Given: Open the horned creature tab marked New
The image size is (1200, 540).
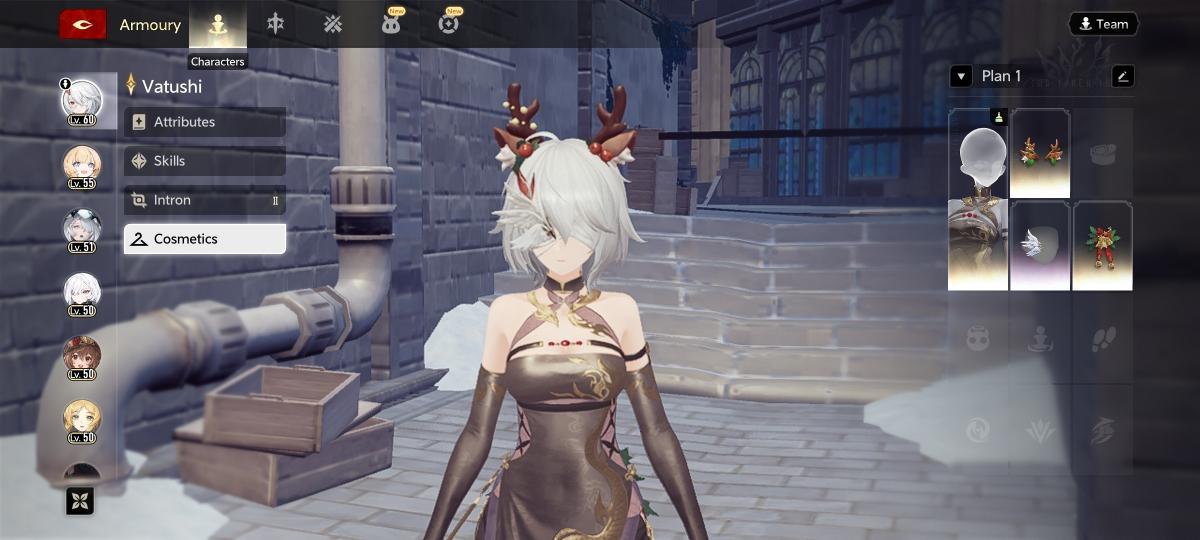Looking at the screenshot, I should click(x=391, y=25).
